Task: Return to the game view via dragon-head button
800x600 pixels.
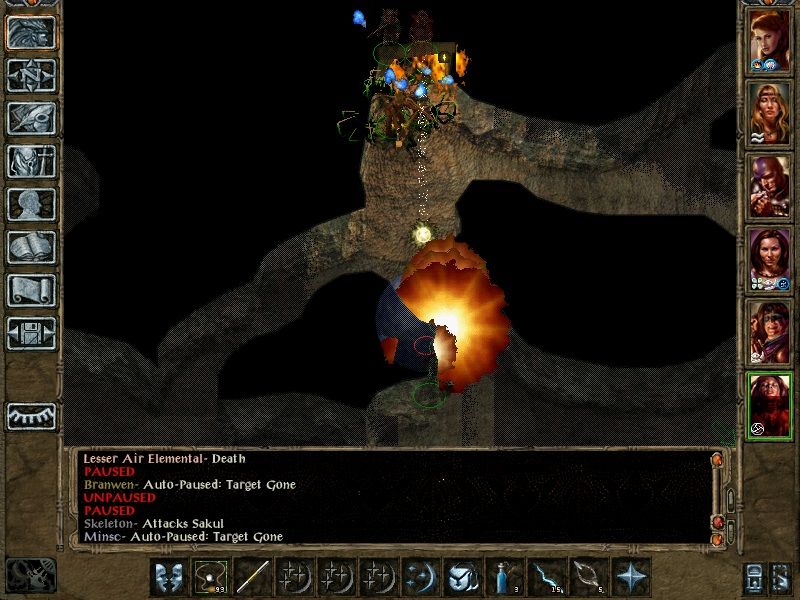Action: (31, 32)
